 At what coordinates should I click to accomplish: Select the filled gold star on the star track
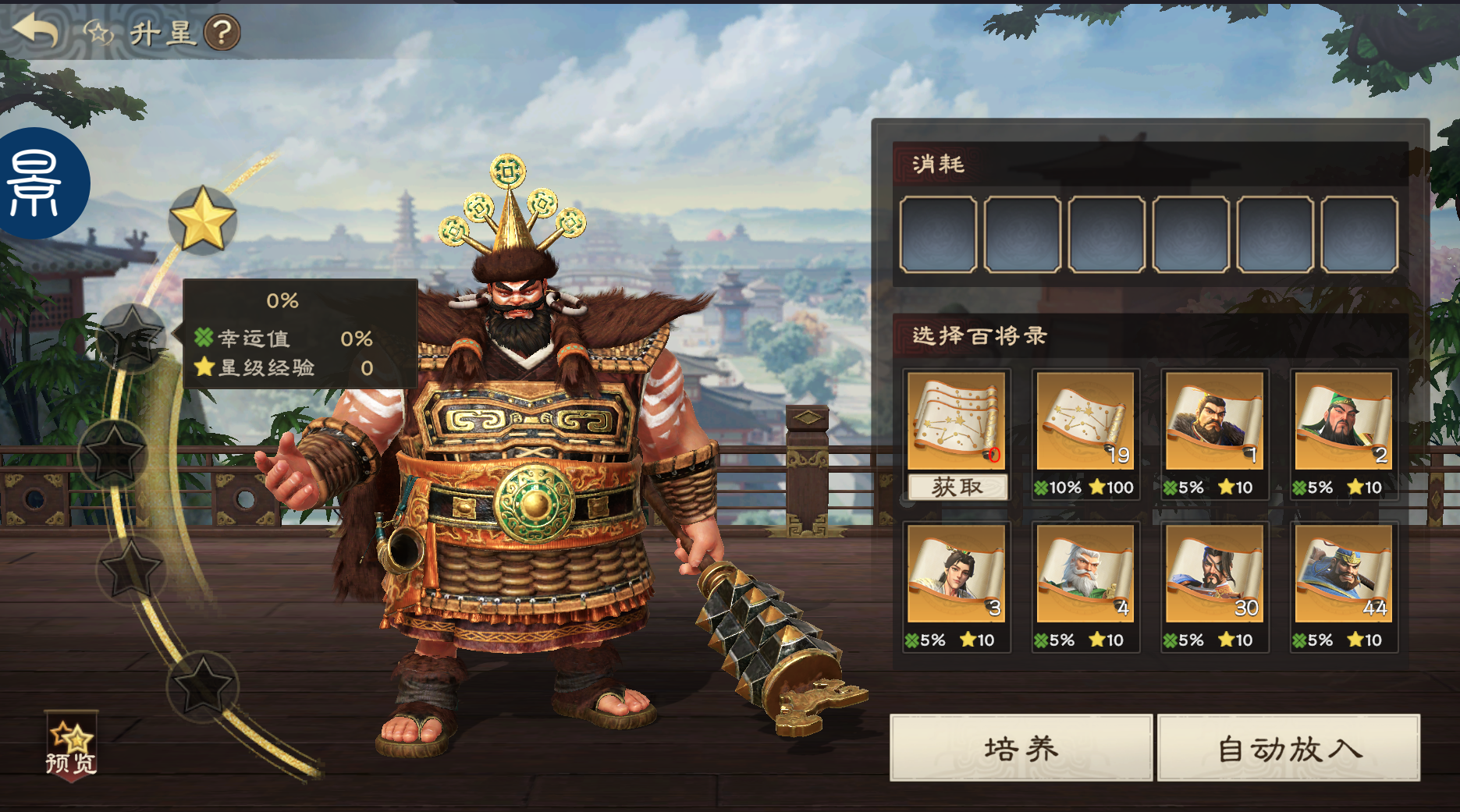202,221
